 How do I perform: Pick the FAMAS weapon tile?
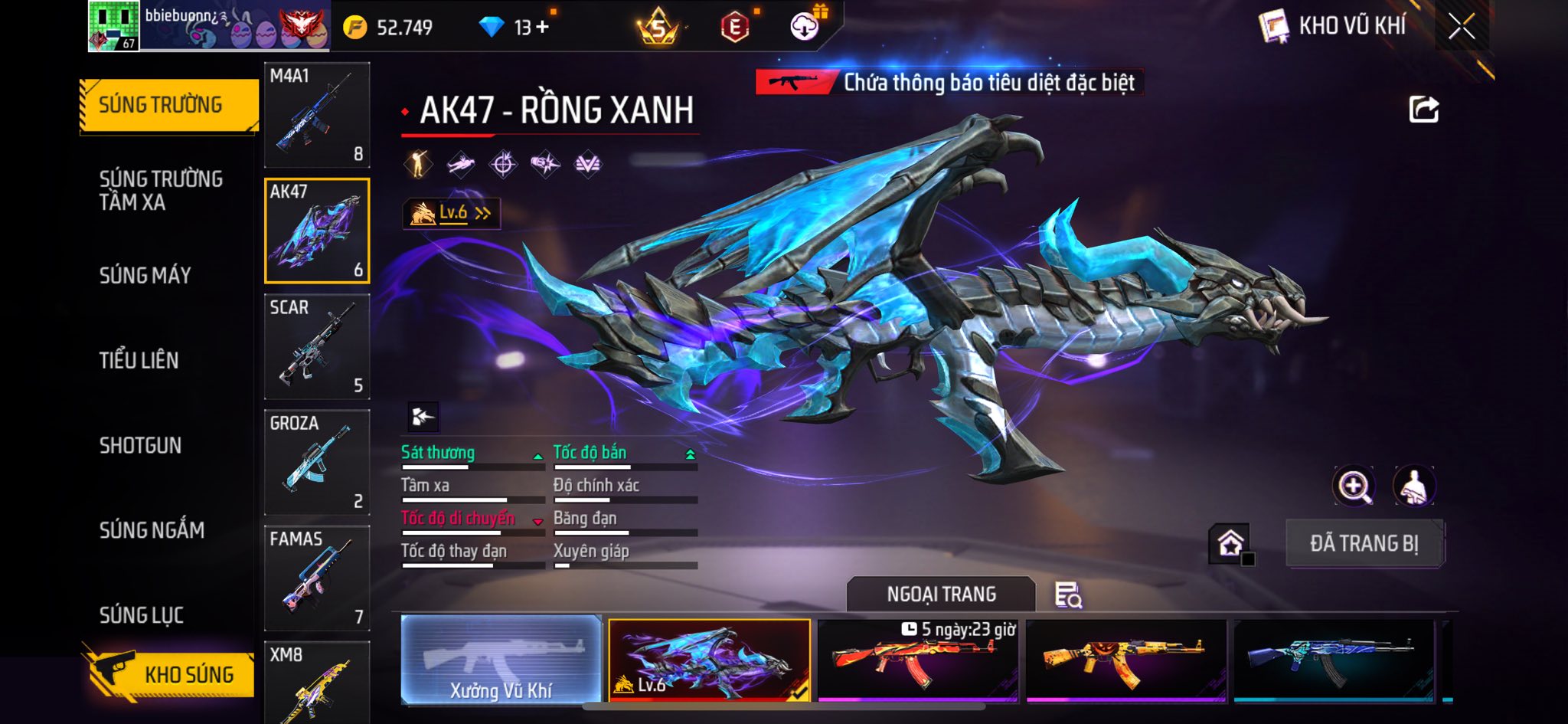tap(317, 578)
